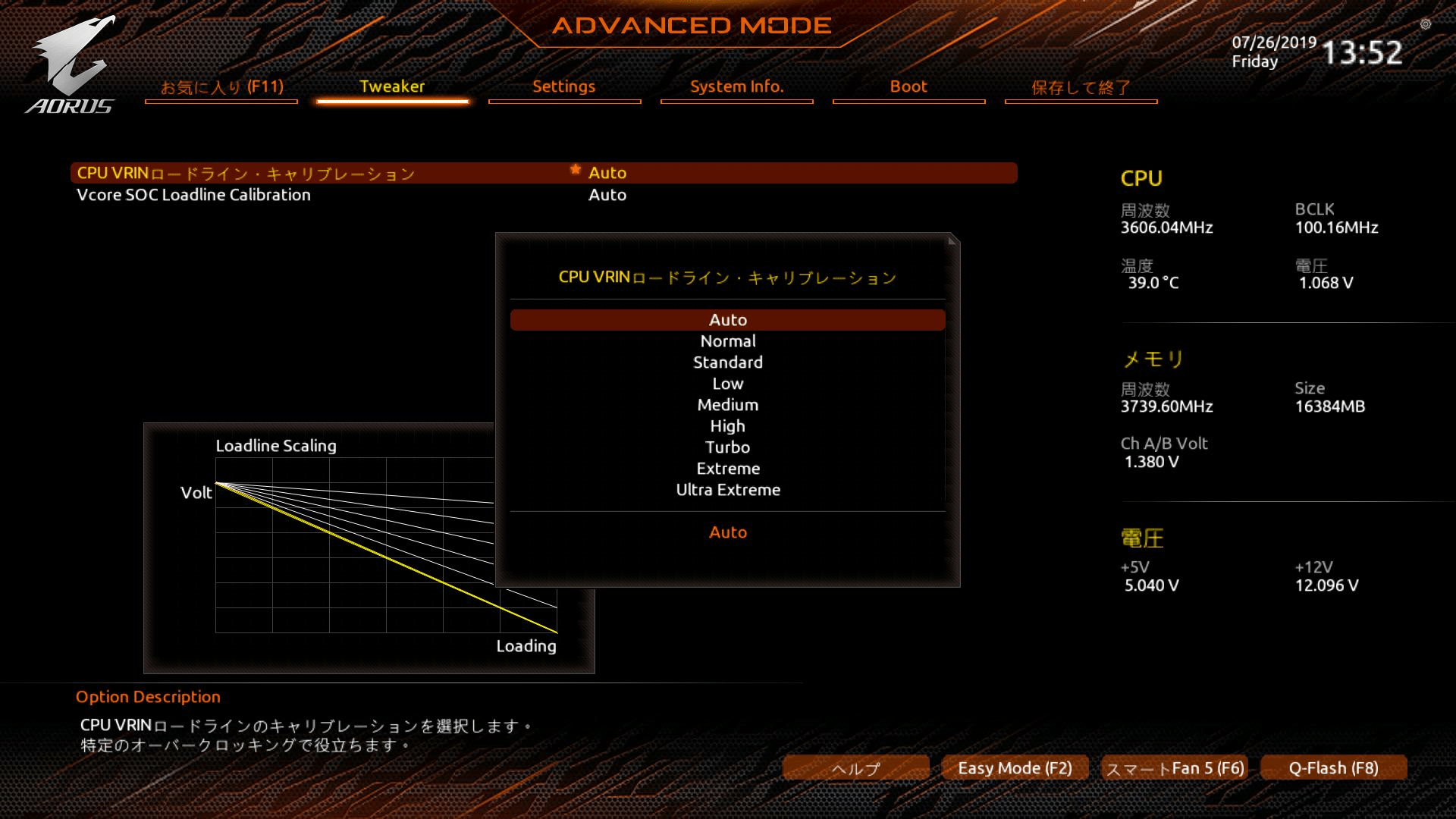Choose Extreme from the popup list

tap(728, 469)
